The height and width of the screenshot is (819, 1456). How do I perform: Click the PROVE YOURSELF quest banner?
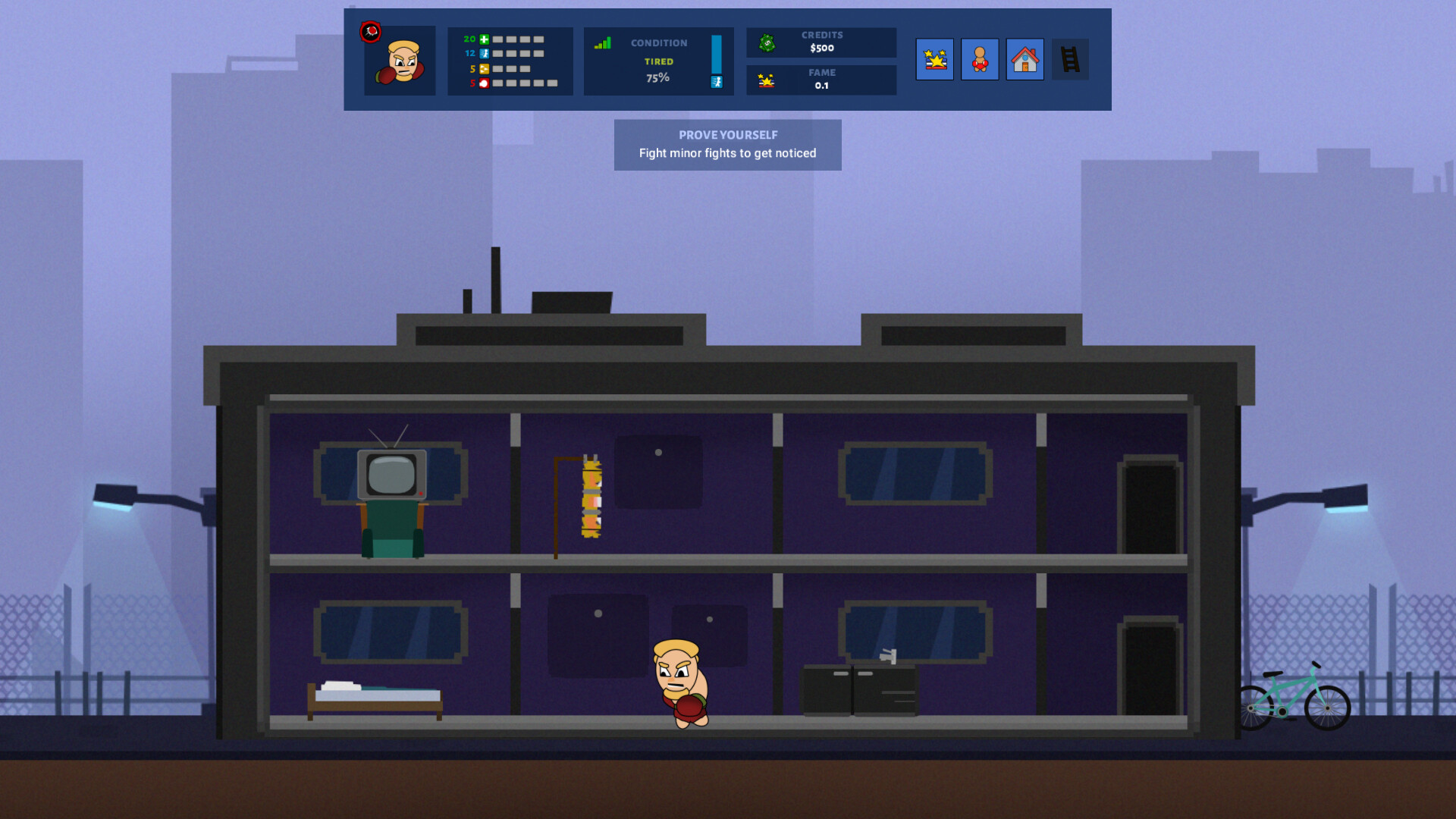pyautogui.click(x=727, y=134)
